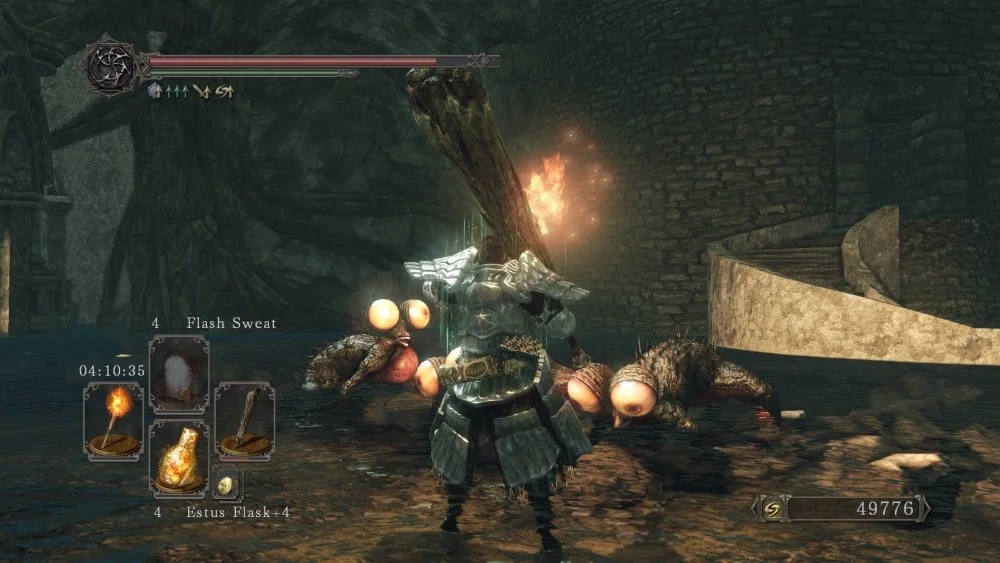Click the small secondary item slot
This screenshot has height=563, width=1000.
click(x=227, y=482)
